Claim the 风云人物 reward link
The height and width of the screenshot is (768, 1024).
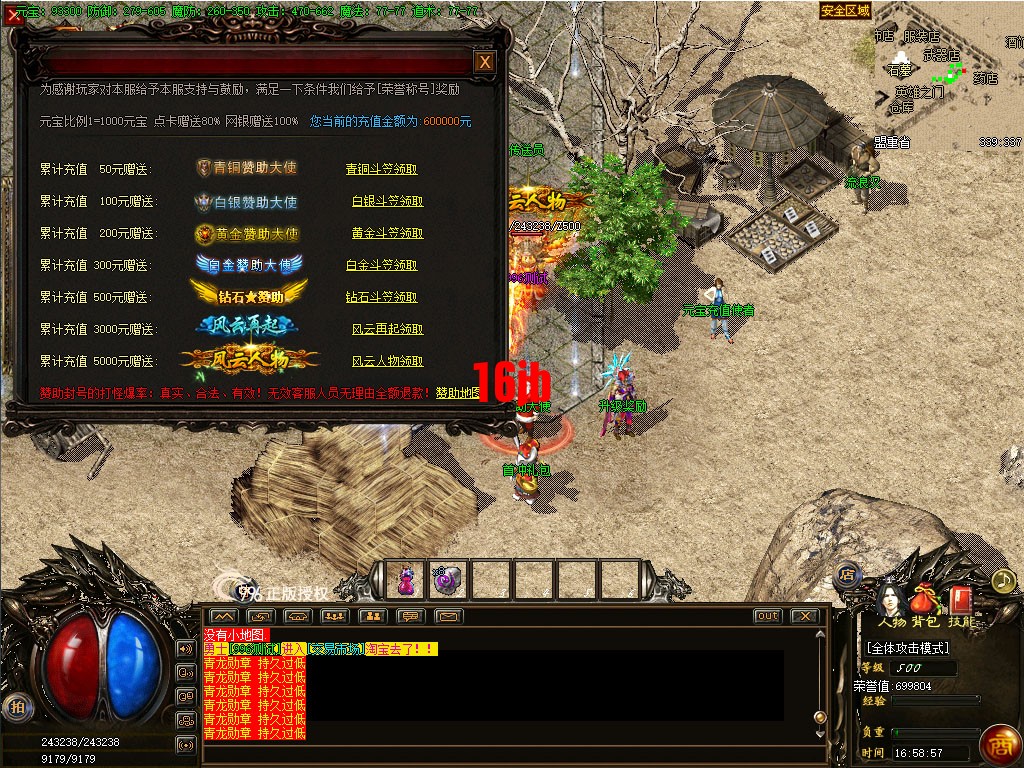point(387,362)
